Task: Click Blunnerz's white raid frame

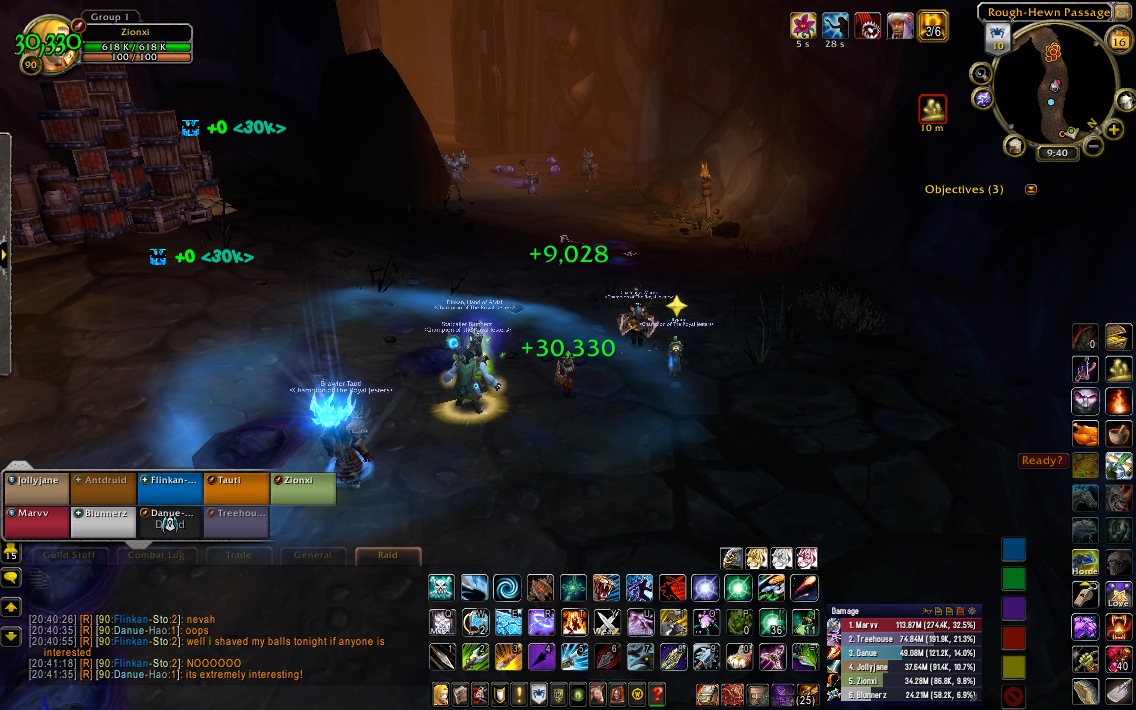Action: point(104,522)
